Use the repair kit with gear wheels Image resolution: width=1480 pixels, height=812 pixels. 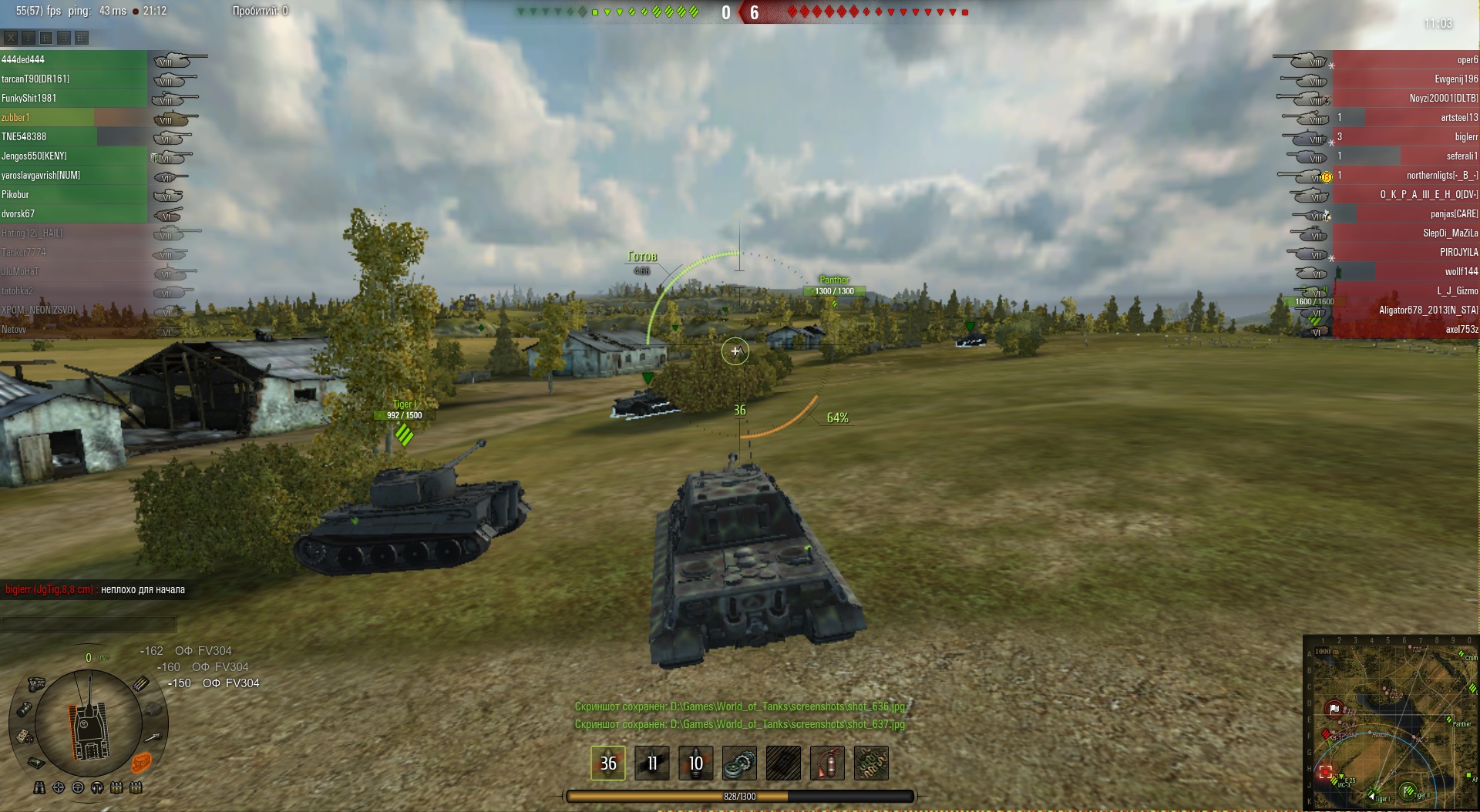point(739,763)
